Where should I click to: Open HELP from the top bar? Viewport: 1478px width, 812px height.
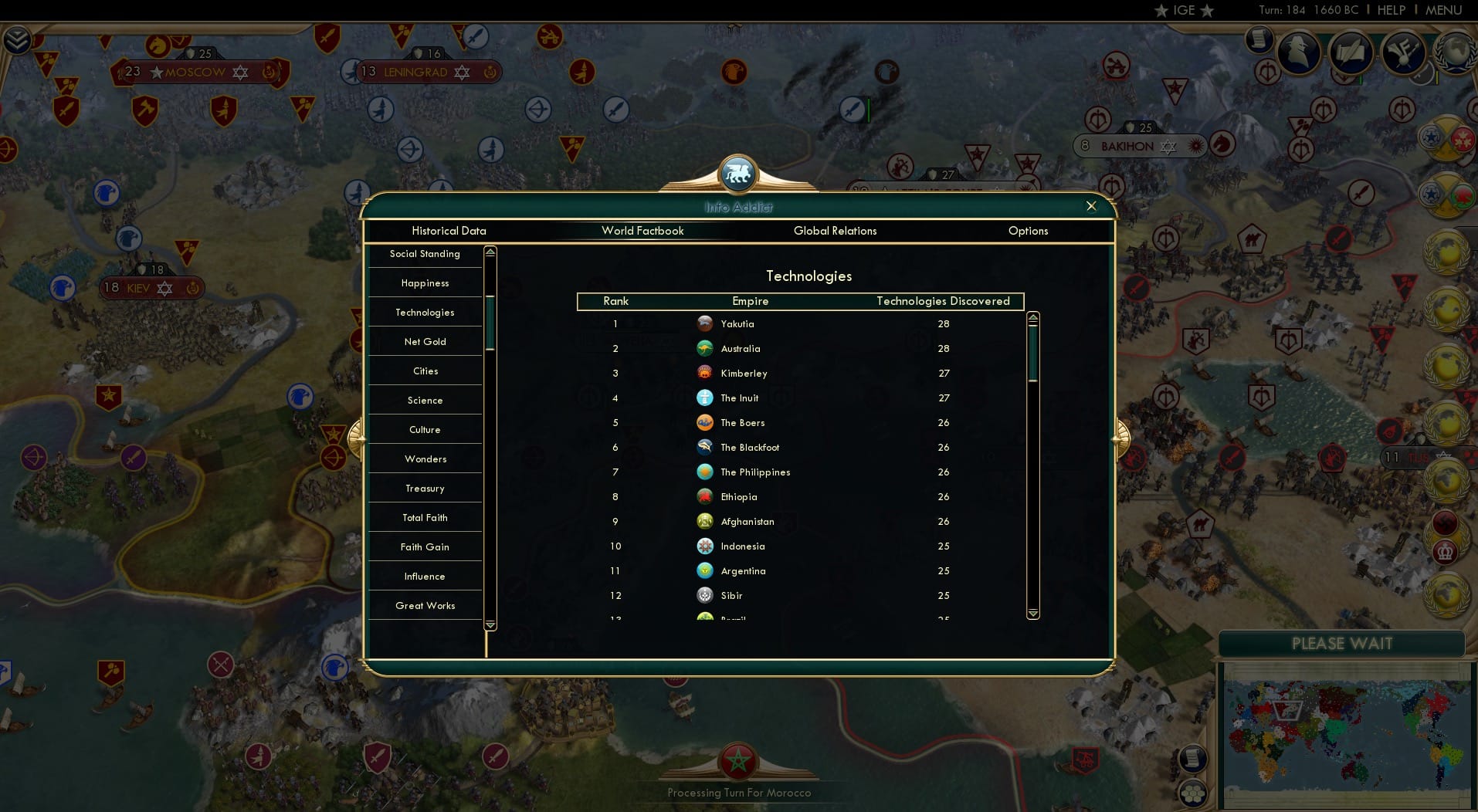[1391, 10]
